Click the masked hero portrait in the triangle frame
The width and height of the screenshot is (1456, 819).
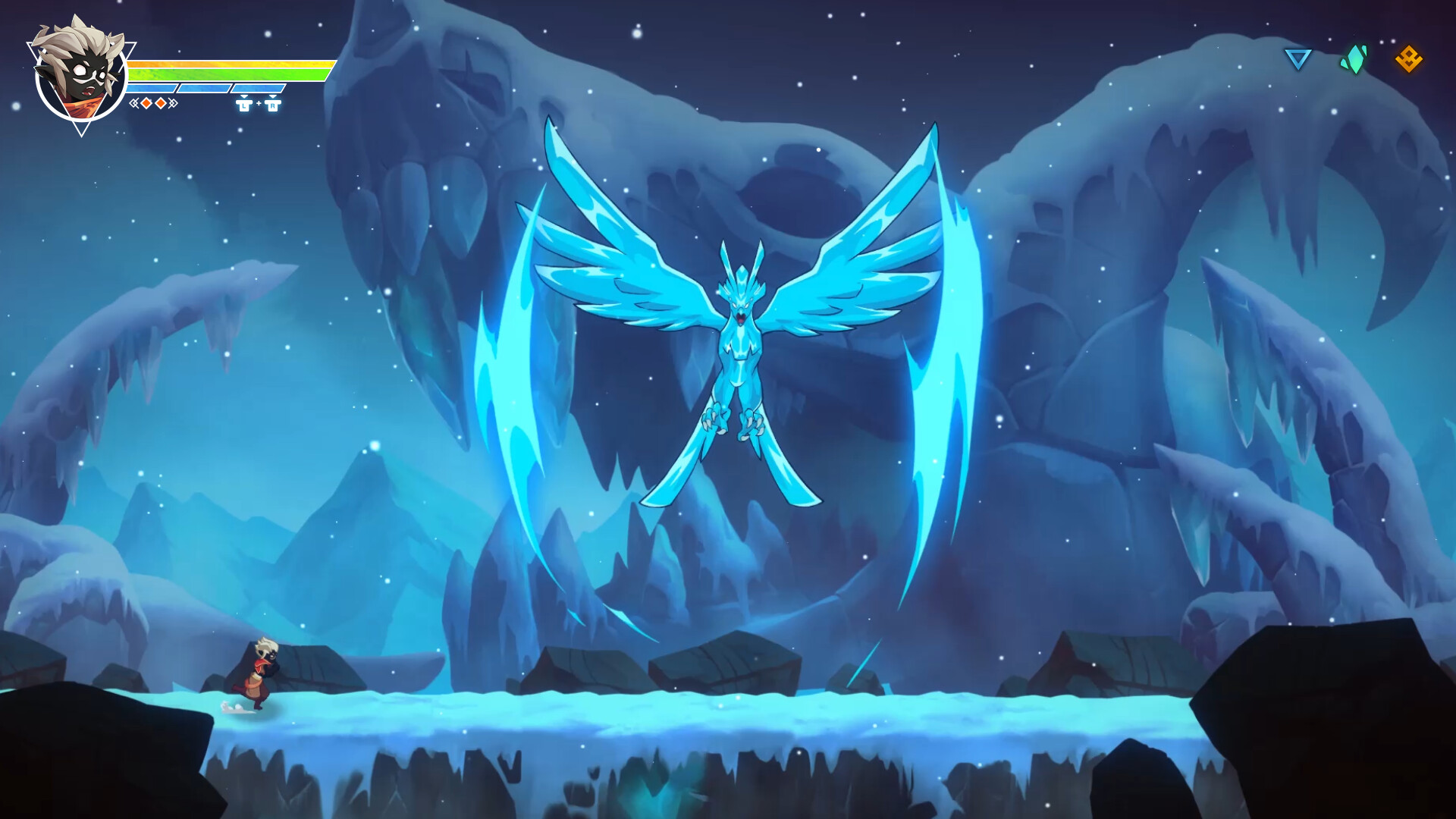[80, 72]
